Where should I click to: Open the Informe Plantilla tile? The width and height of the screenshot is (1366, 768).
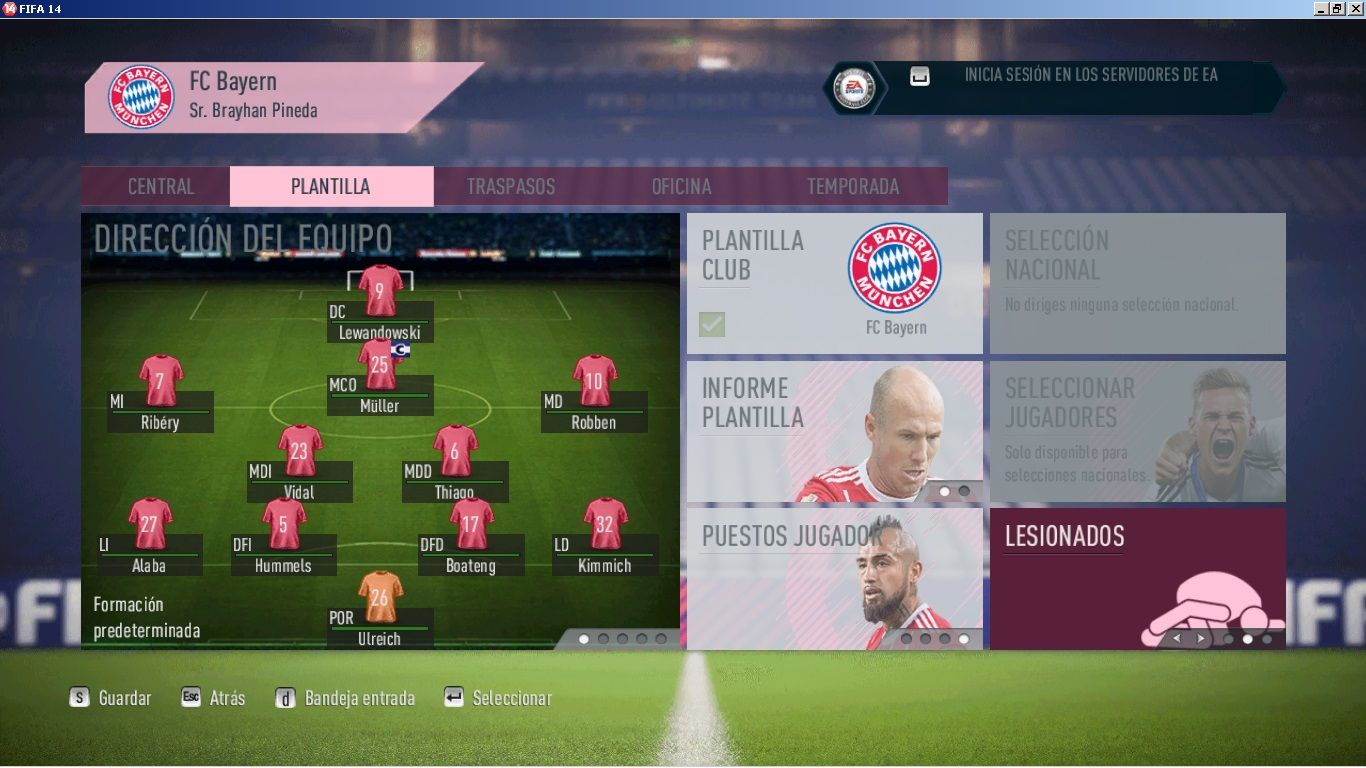(x=834, y=431)
